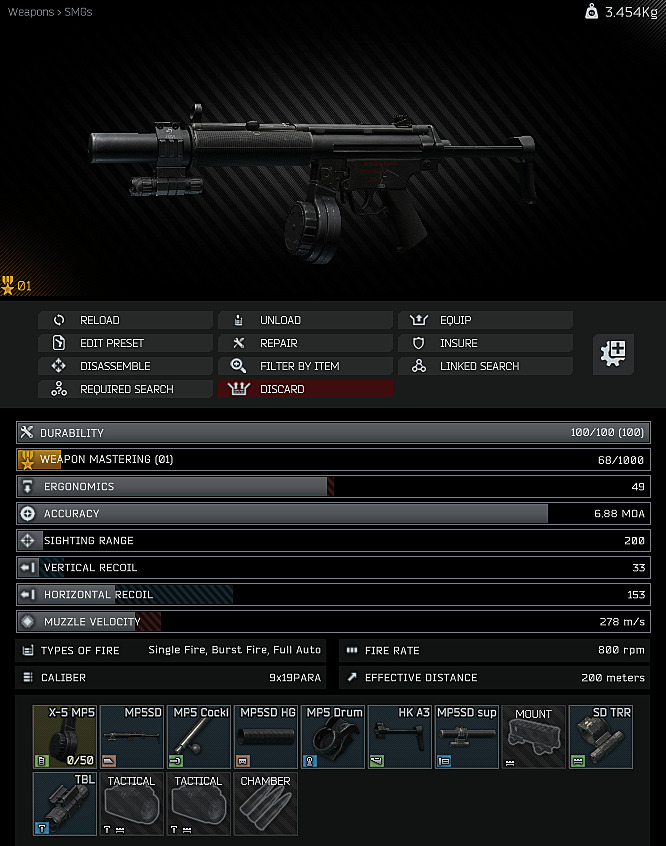Screen dimensions: 666x846
Task: Select the MP5SD upper receiver slot
Action: click(132, 736)
